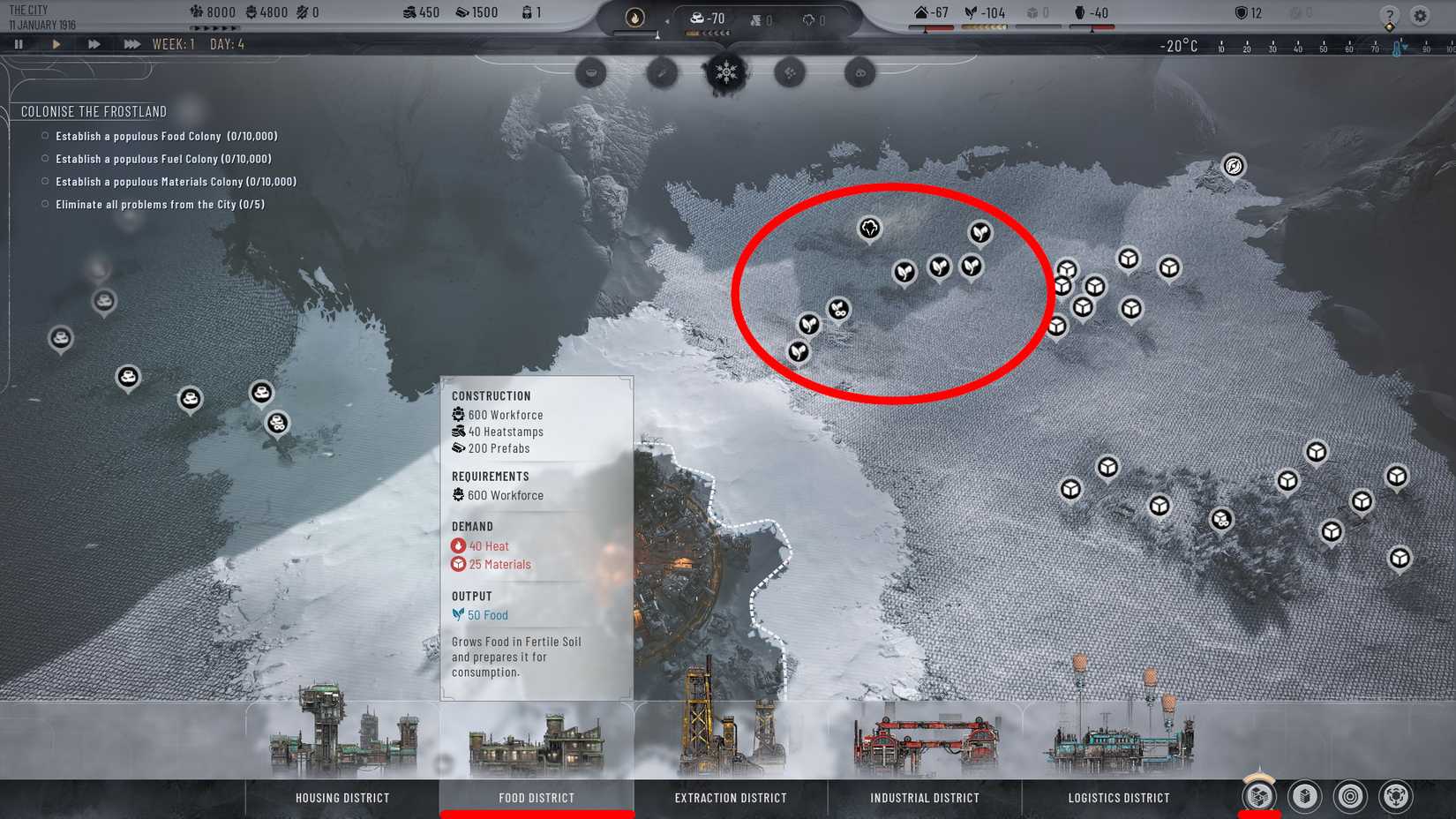Image resolution: width=1456 pixels, height=819 pixels.
Task: Click the help question-mark icon top right
Action: coord(1391,14)
